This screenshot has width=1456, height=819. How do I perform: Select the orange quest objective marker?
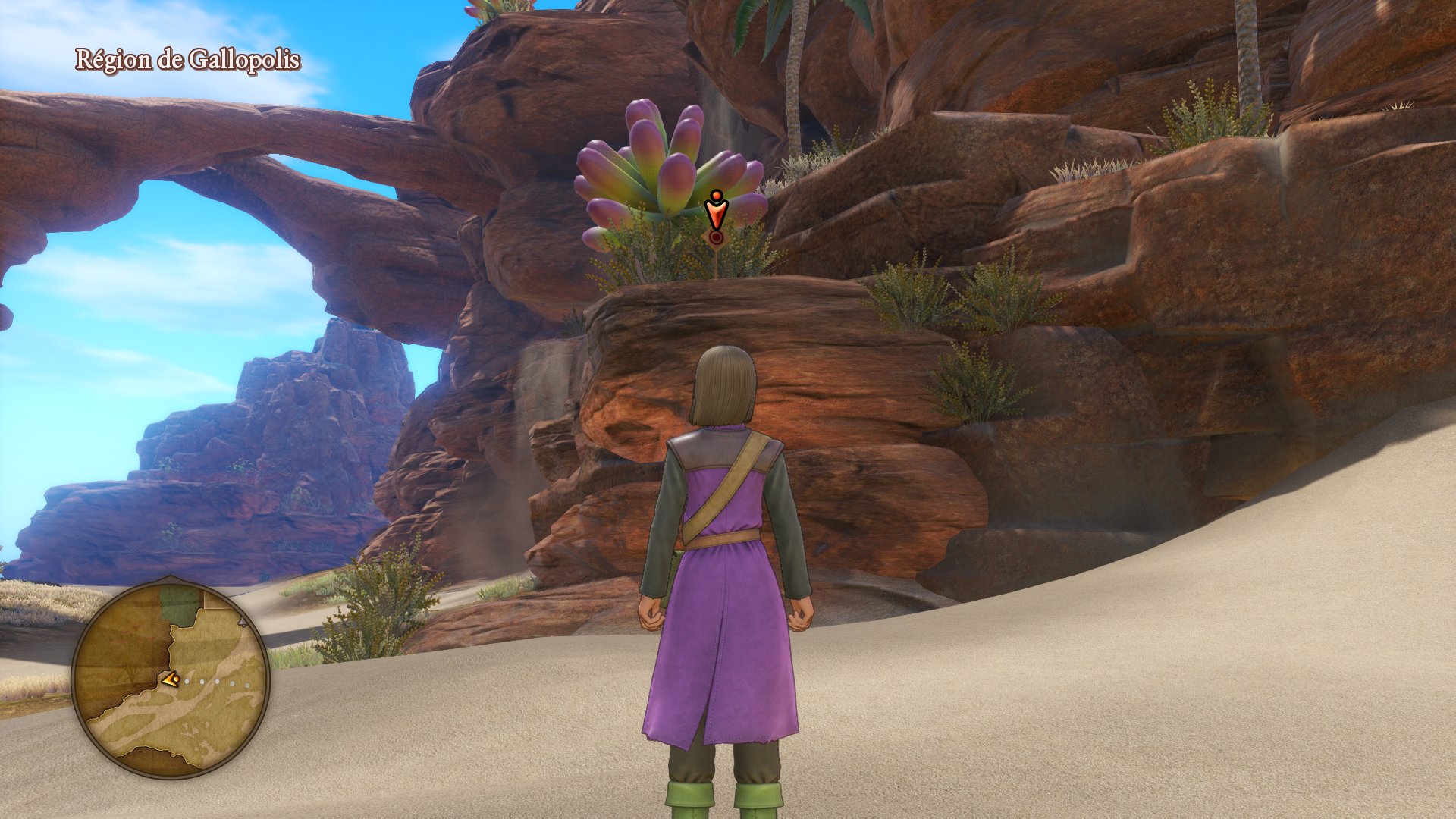click(x=716, y=213)
